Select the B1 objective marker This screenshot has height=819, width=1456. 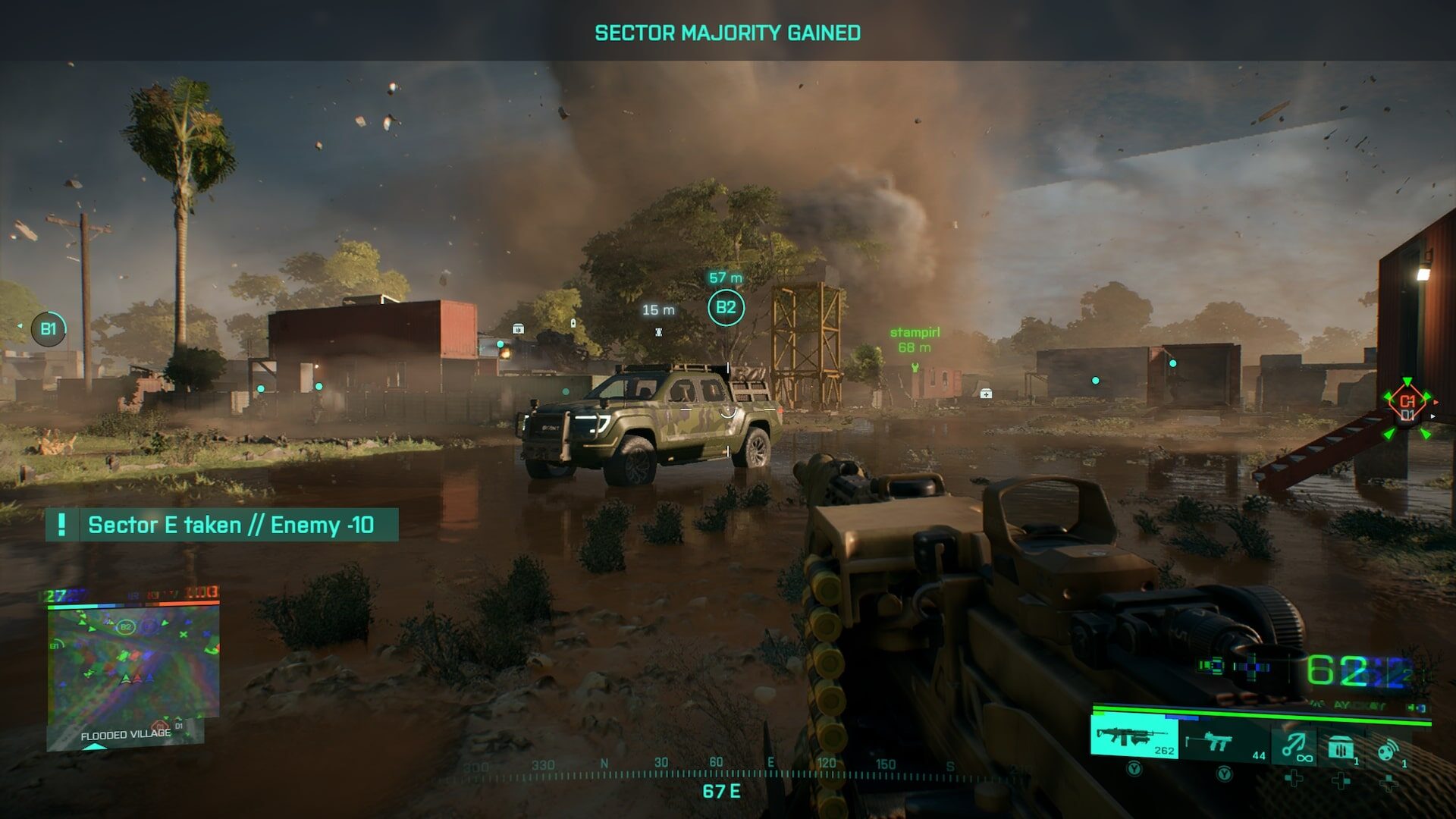[x=48, y=329]
